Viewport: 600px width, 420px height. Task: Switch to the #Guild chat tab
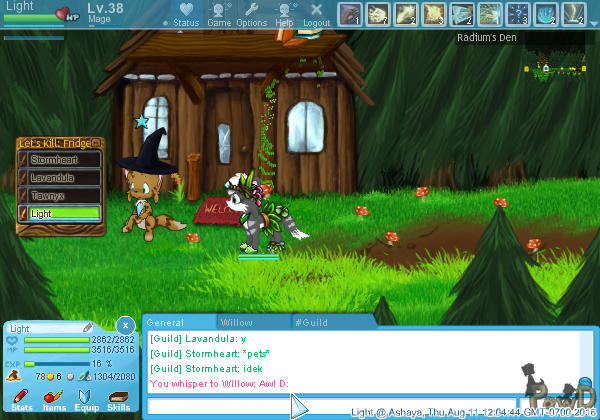[x=312, y=322]
